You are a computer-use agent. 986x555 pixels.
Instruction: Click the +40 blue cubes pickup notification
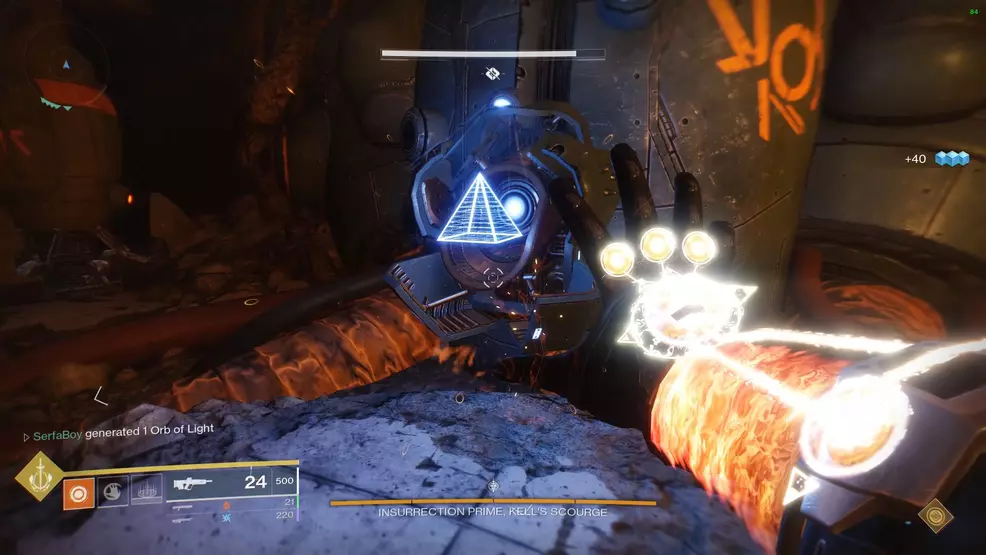click(x=936, y=159)
